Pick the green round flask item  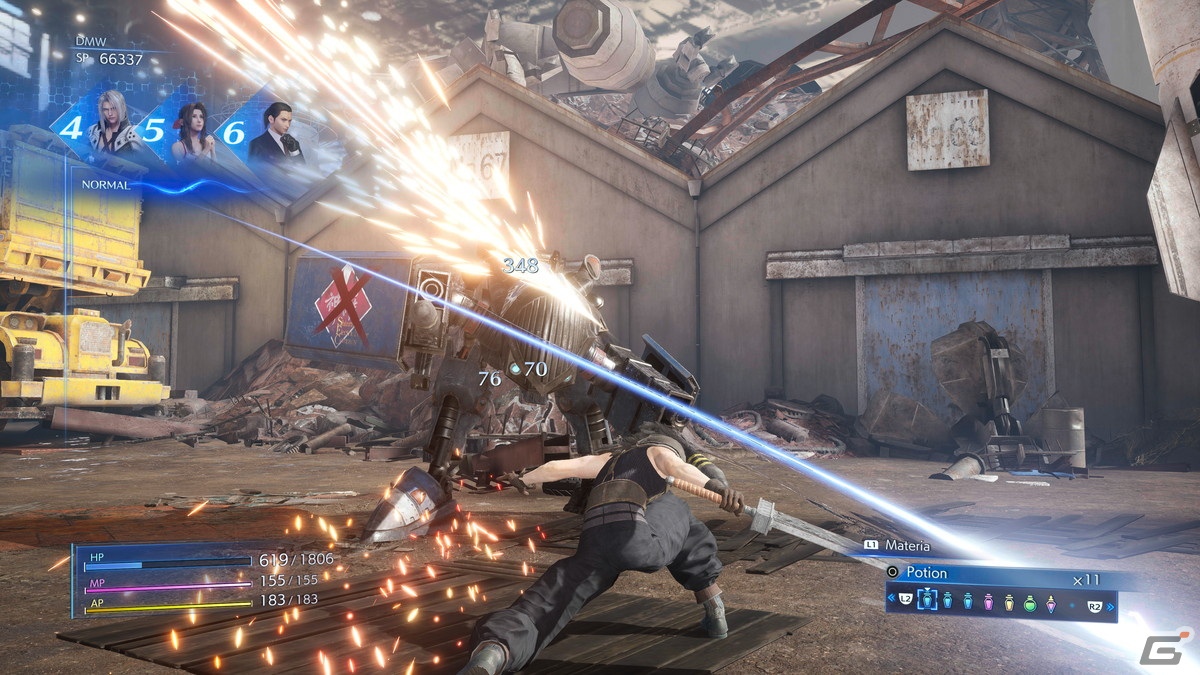(x=1030, y=601)
